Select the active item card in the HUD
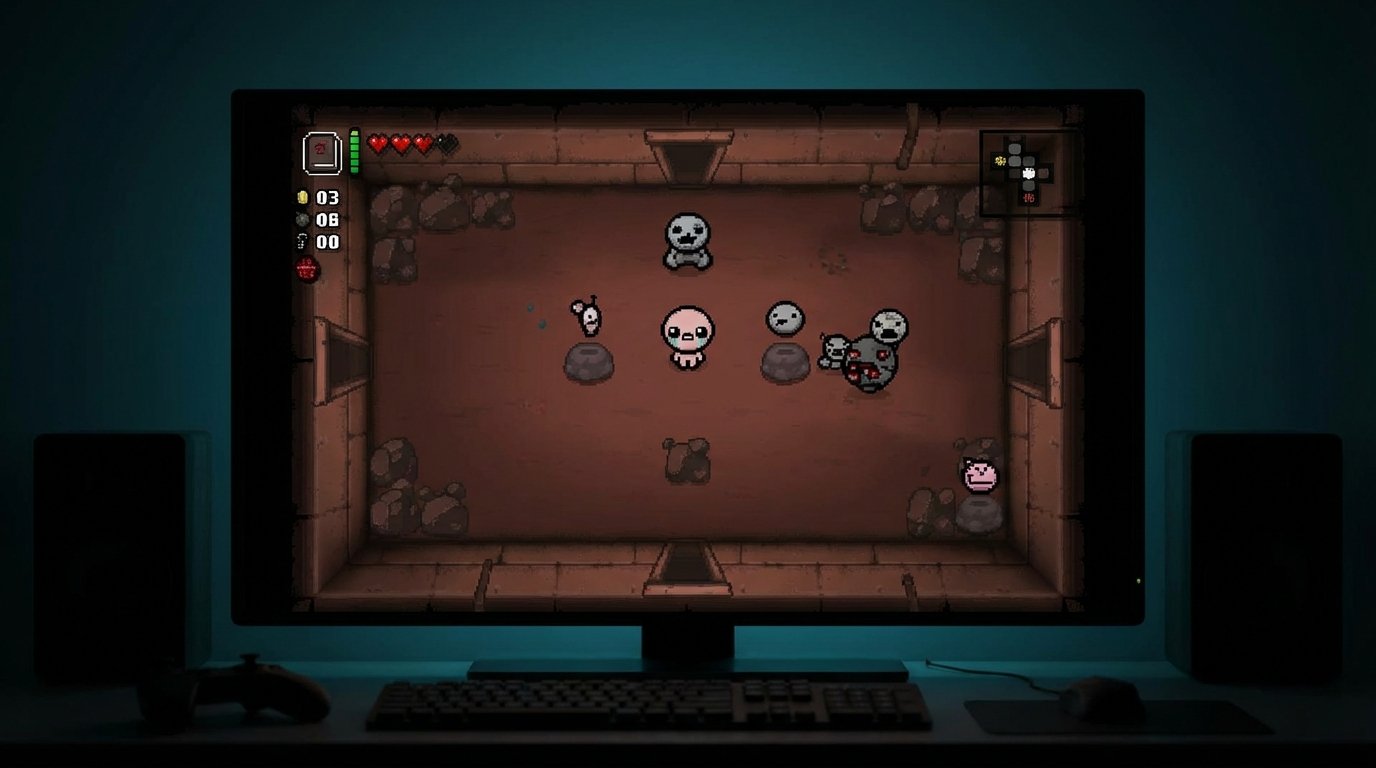 click(322, 151)
